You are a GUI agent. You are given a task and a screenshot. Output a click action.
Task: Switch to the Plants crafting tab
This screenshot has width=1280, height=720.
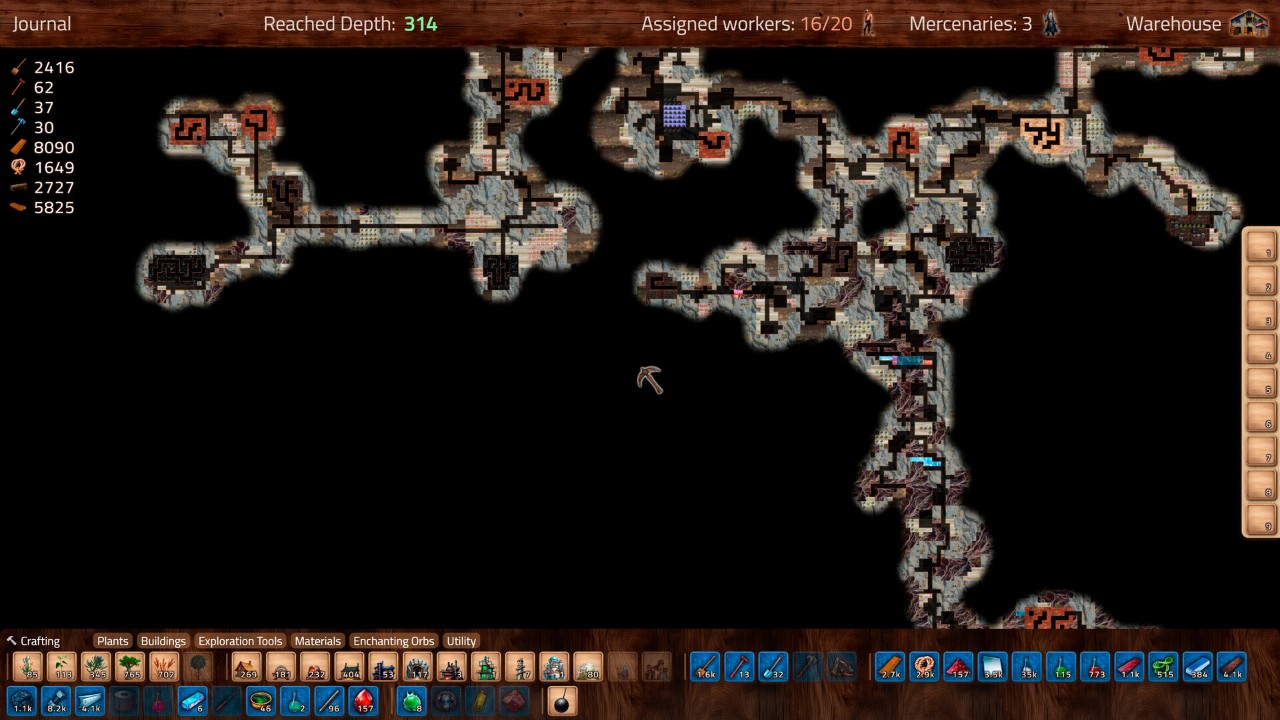point(112,641)
